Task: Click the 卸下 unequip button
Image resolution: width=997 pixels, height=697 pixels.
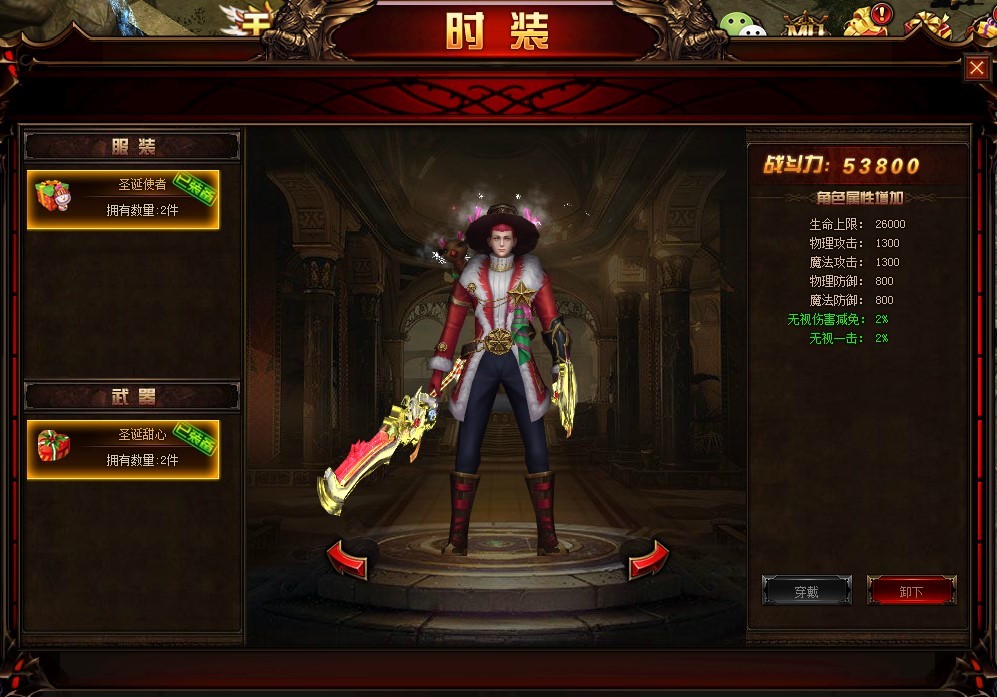Action: tap(911, 591)
